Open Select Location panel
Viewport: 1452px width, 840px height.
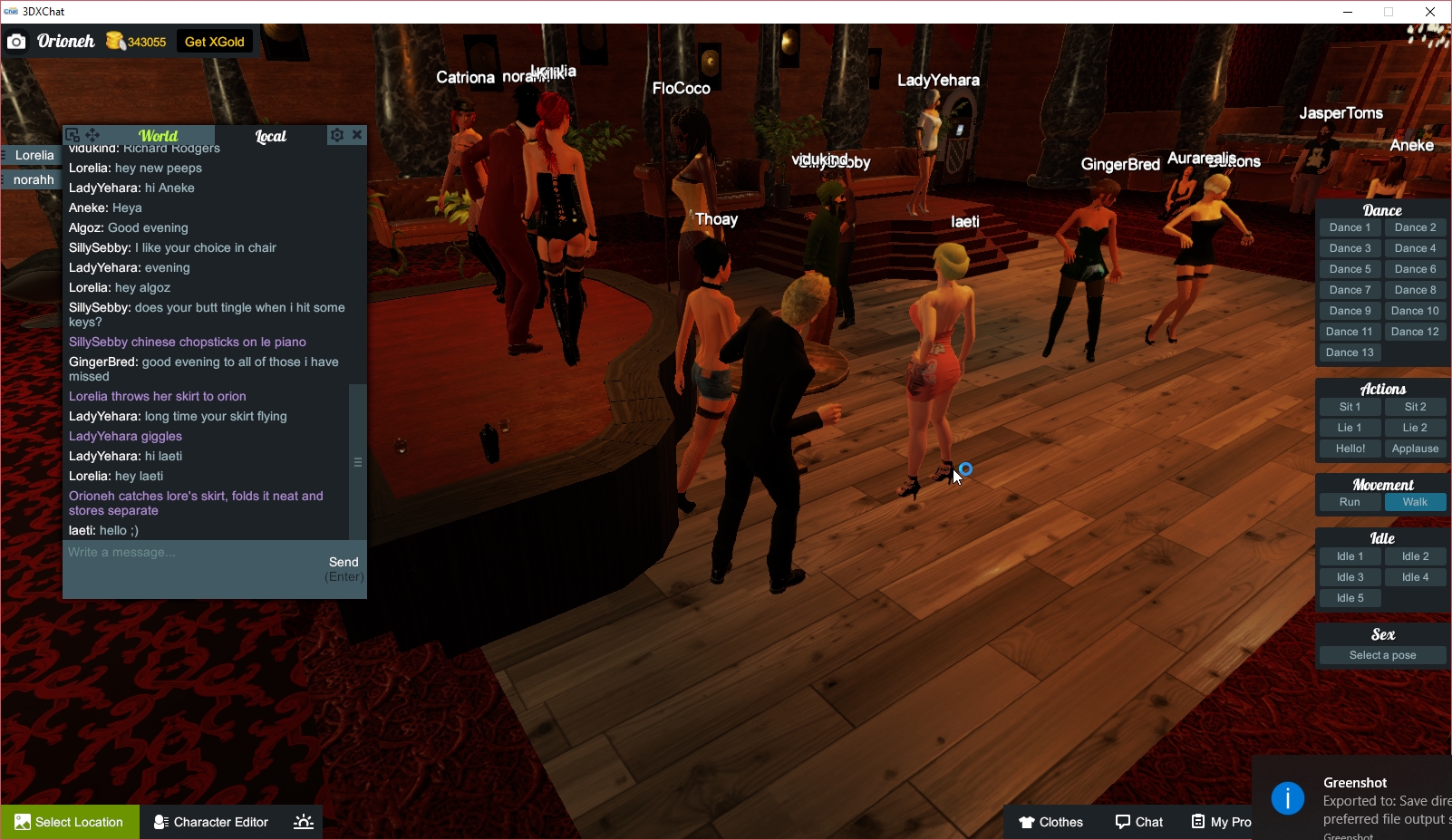coord(70,822)
